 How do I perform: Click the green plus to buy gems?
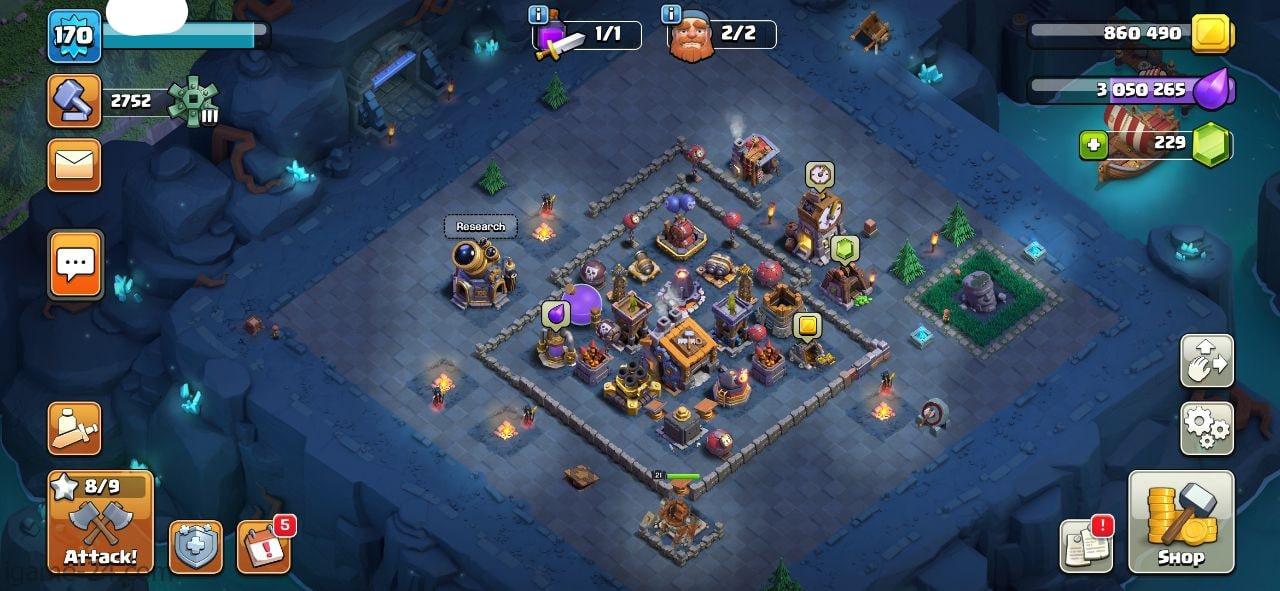tap(1093, 145)
